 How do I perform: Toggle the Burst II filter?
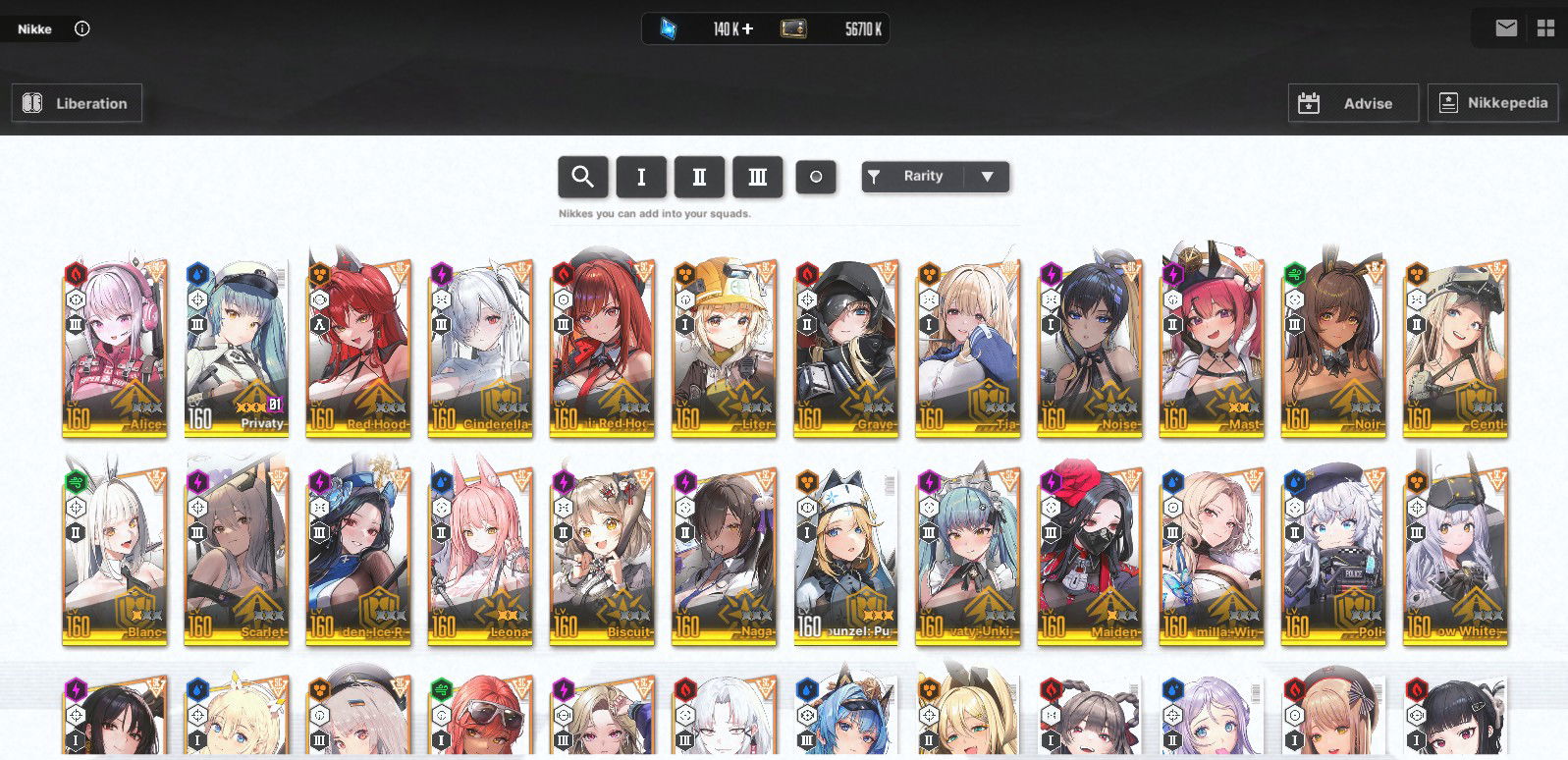point(699,177)
